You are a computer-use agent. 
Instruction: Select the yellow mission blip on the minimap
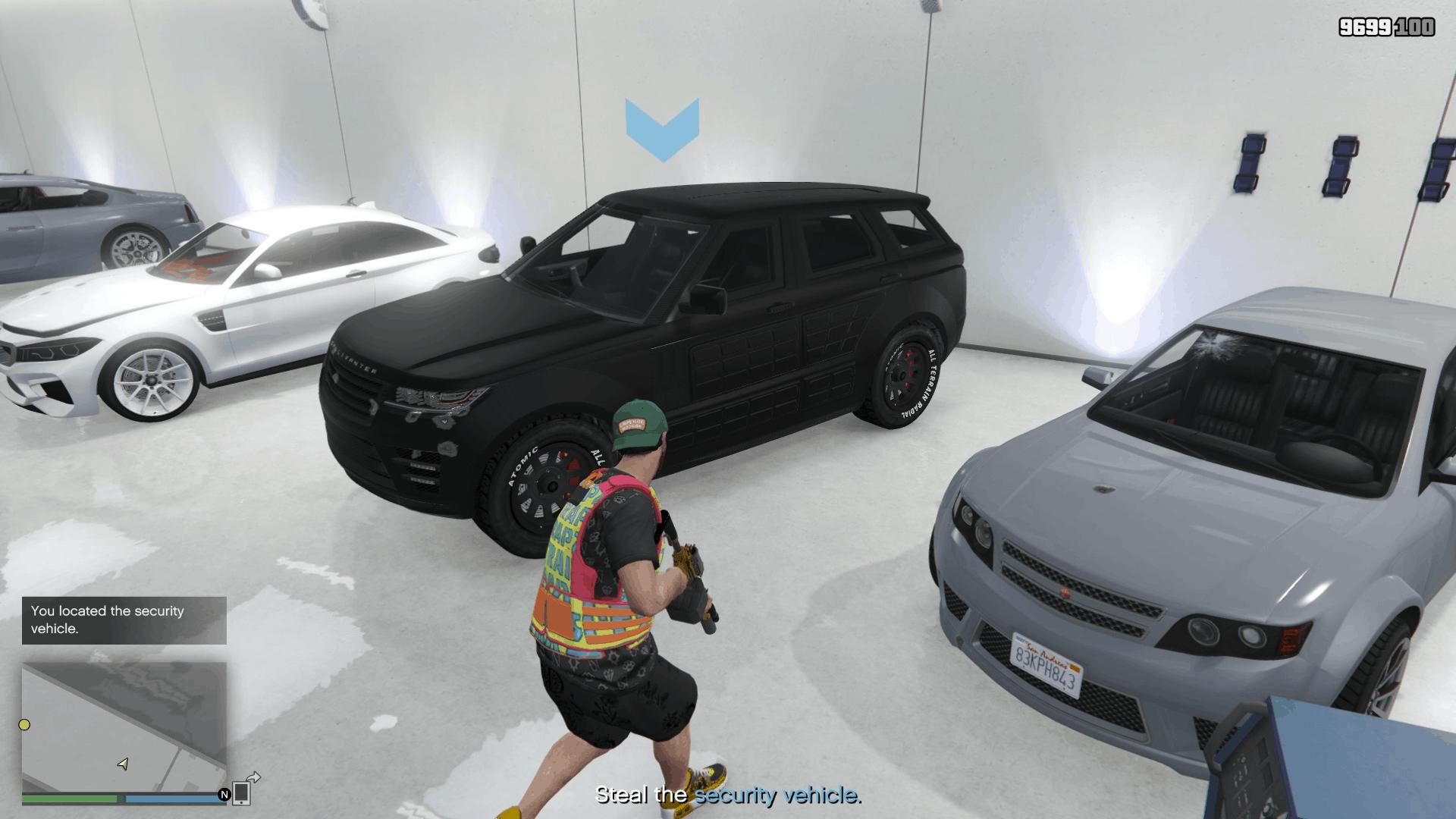tap(24, 725)
